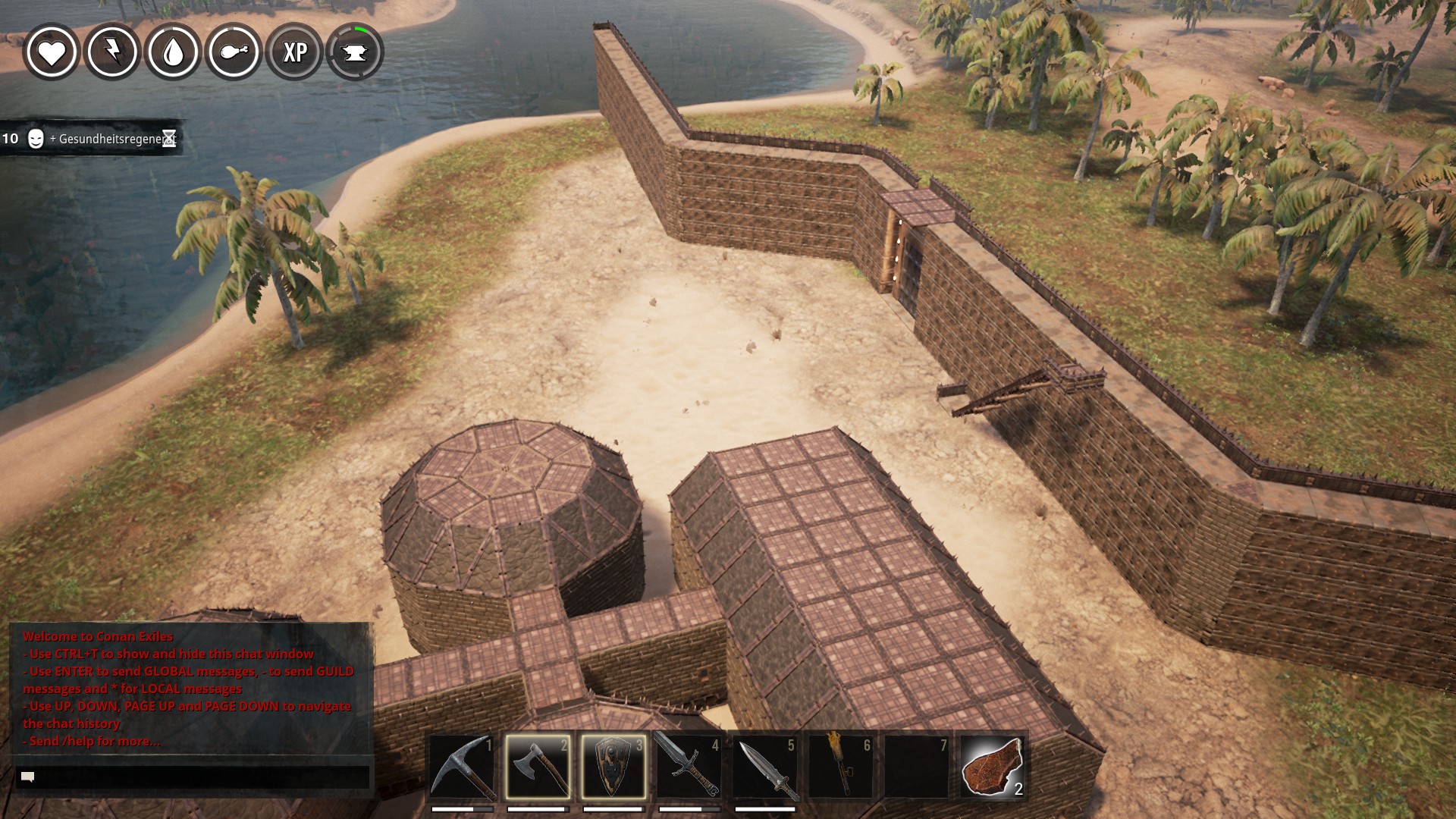Select the pickaxe in hotbar slot 1
The image size is (1456, 819).
click(x=462, y=766)
